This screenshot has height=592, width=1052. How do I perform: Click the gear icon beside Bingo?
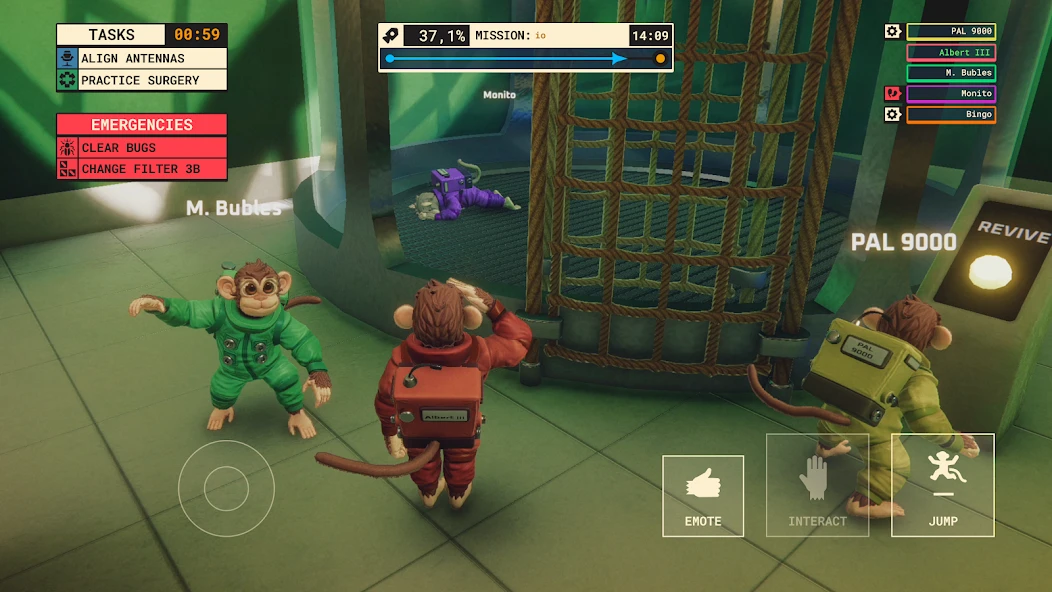(x=893, y=114)
